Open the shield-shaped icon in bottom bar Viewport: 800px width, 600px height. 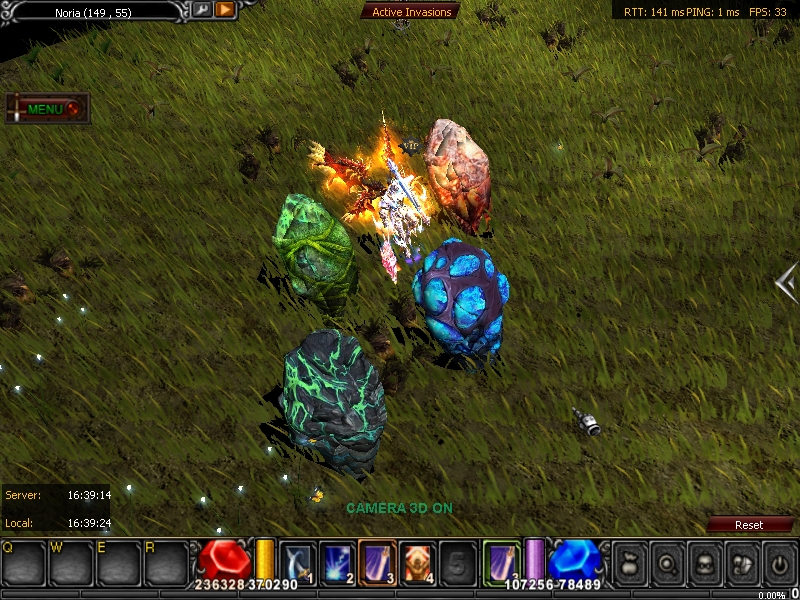point(742,562)
